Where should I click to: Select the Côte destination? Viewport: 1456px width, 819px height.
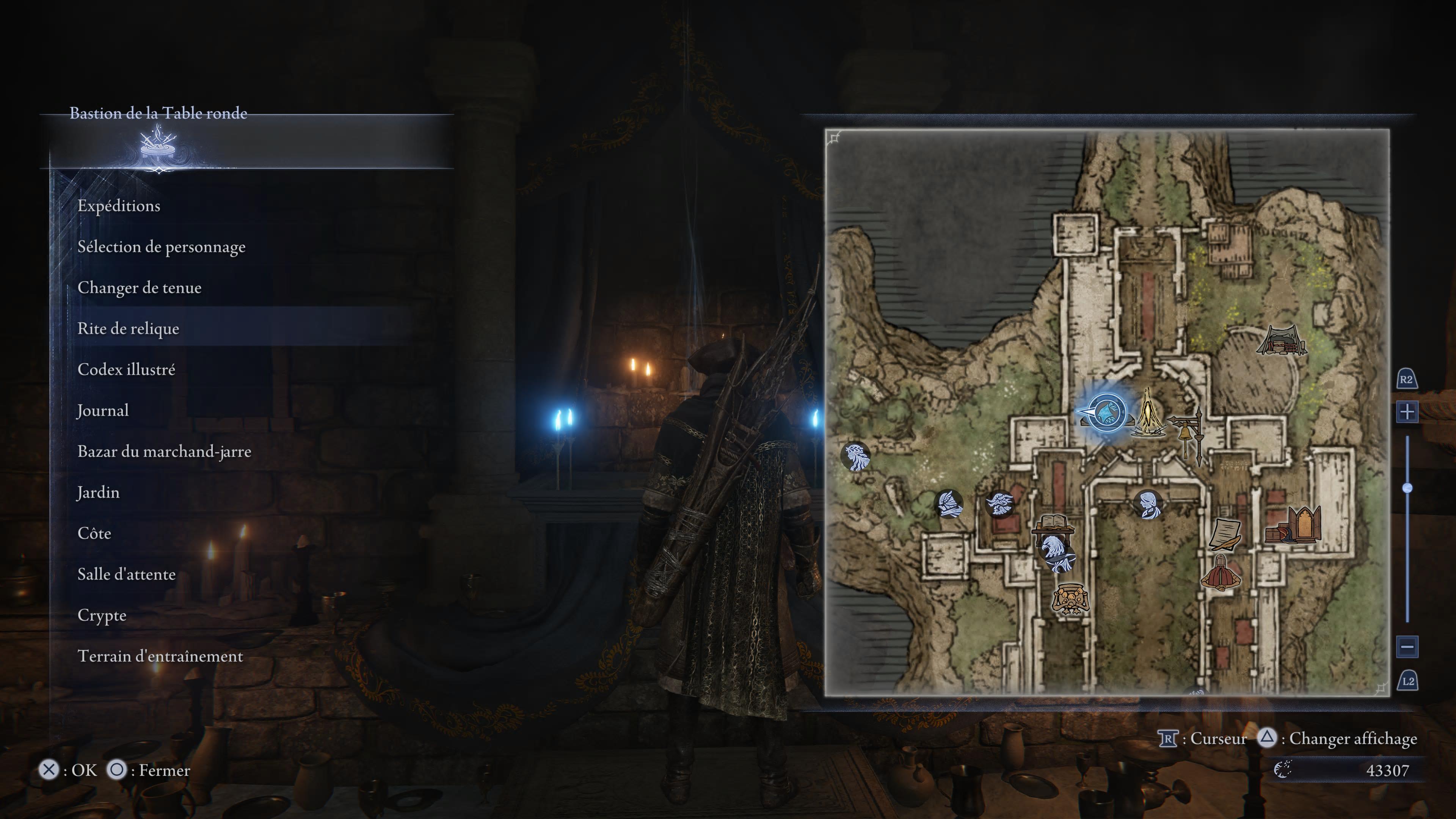pyautogui.click(x=94, y=533)
